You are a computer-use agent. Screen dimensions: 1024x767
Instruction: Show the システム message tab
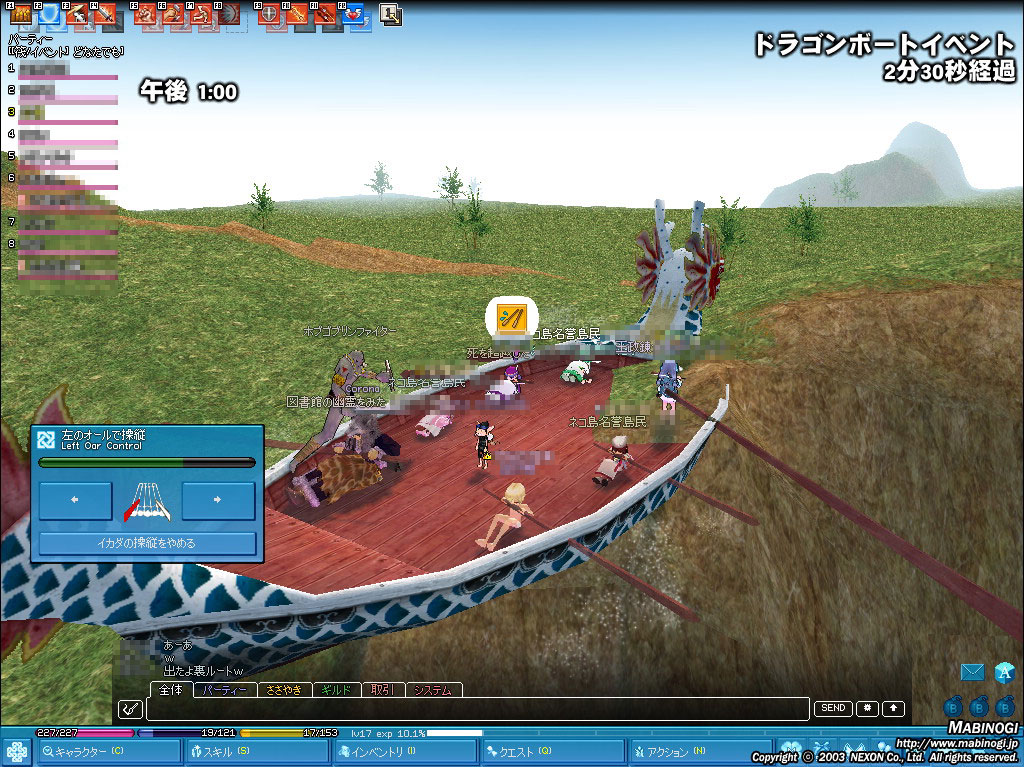coord(434,690)
